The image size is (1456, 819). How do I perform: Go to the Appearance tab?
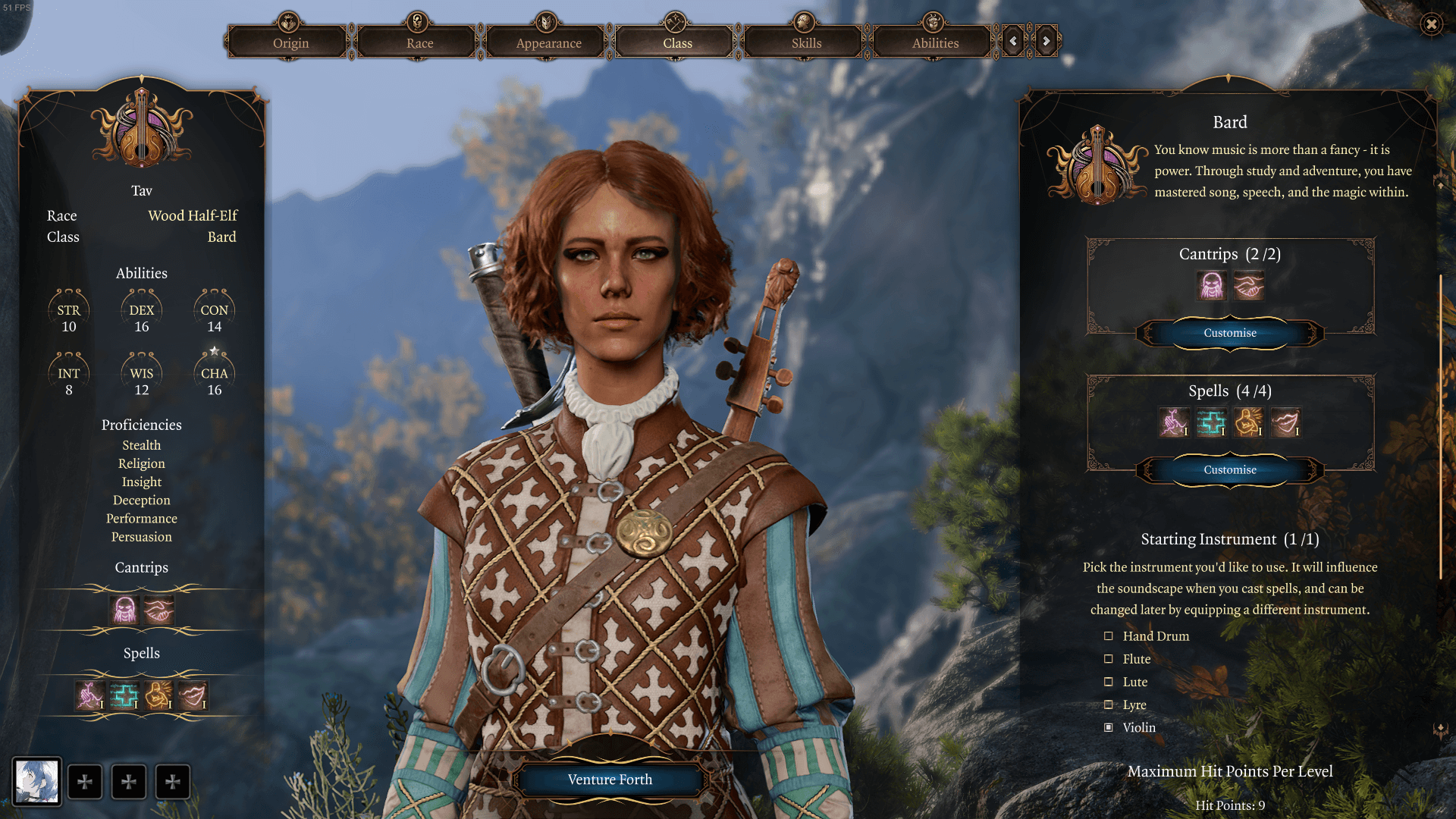pos(548,43)
